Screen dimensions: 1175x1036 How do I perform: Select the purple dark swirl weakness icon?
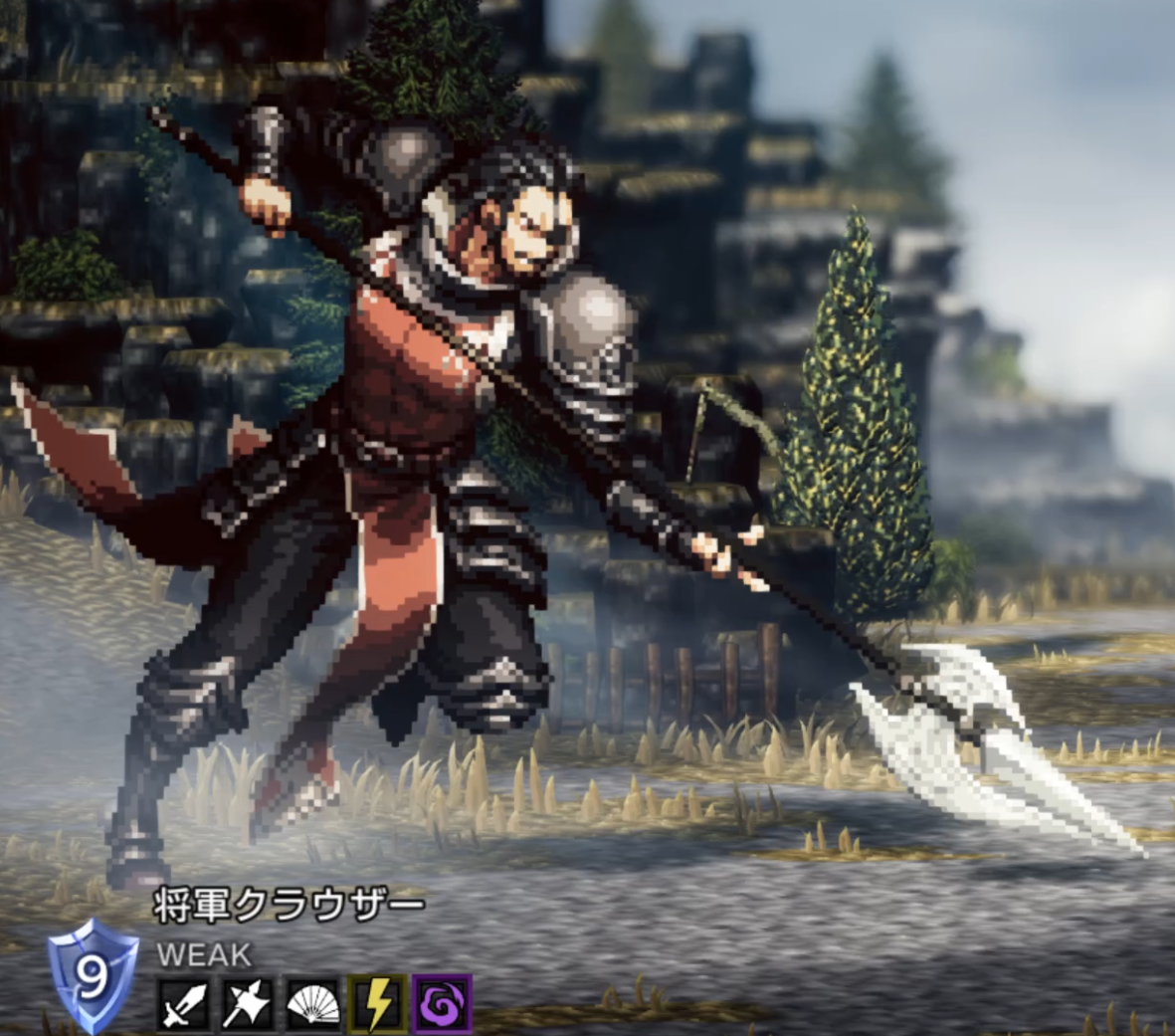coord(442,1004)
